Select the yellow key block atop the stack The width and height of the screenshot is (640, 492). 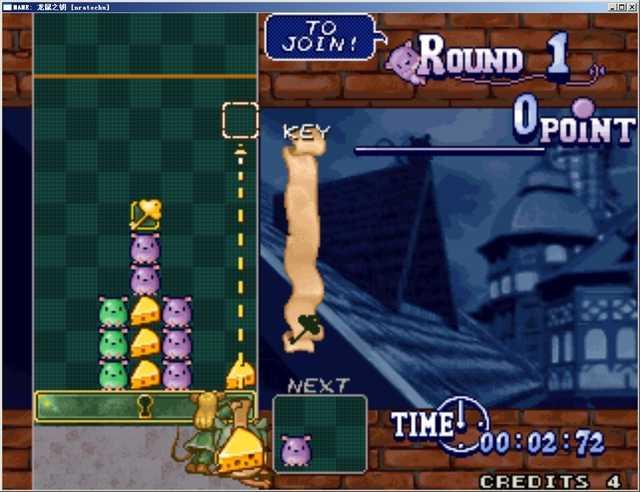tap(146, 213)
